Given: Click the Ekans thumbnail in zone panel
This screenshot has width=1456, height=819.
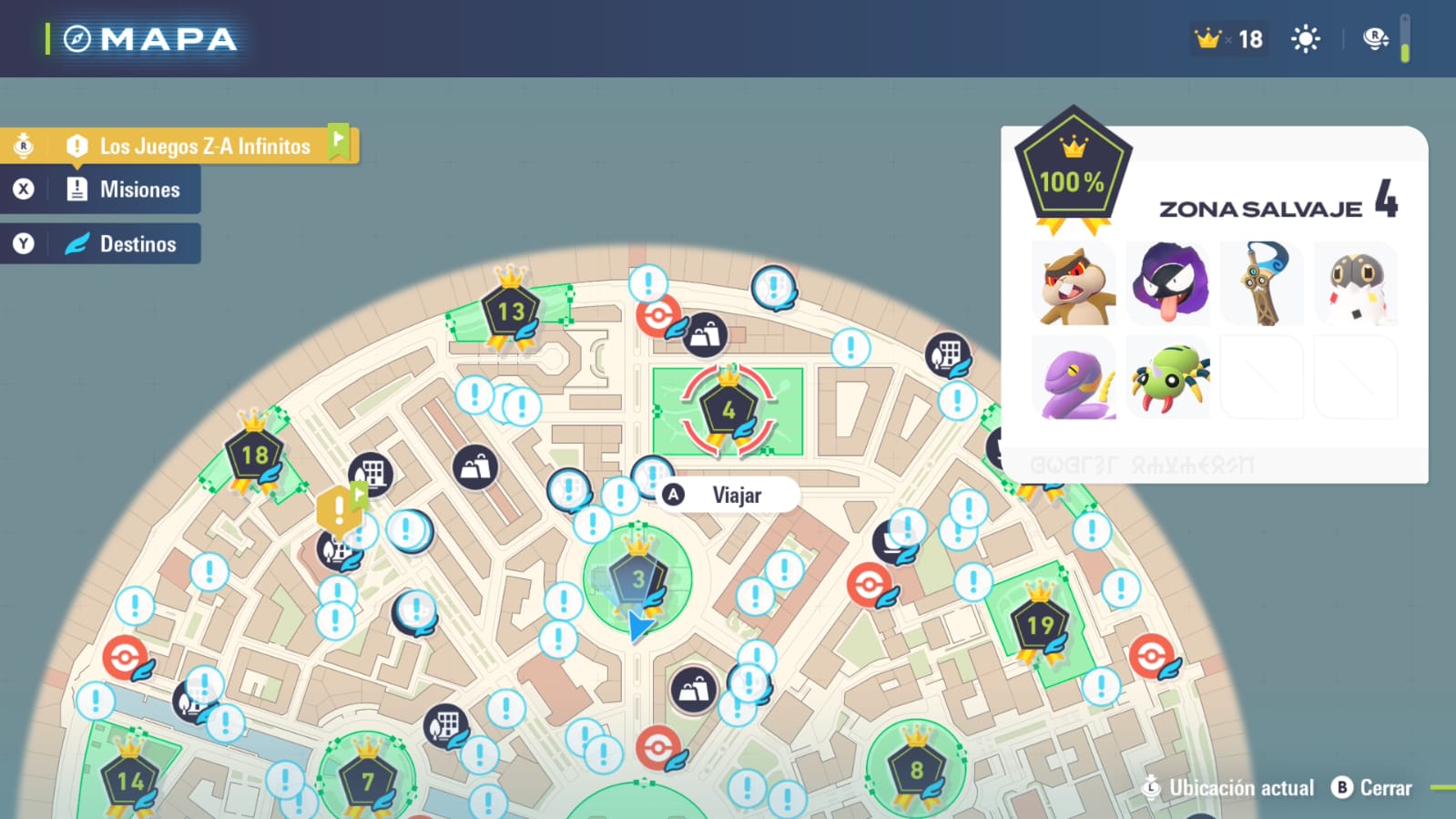Looking at the screenshot, I should point(1075,377).
